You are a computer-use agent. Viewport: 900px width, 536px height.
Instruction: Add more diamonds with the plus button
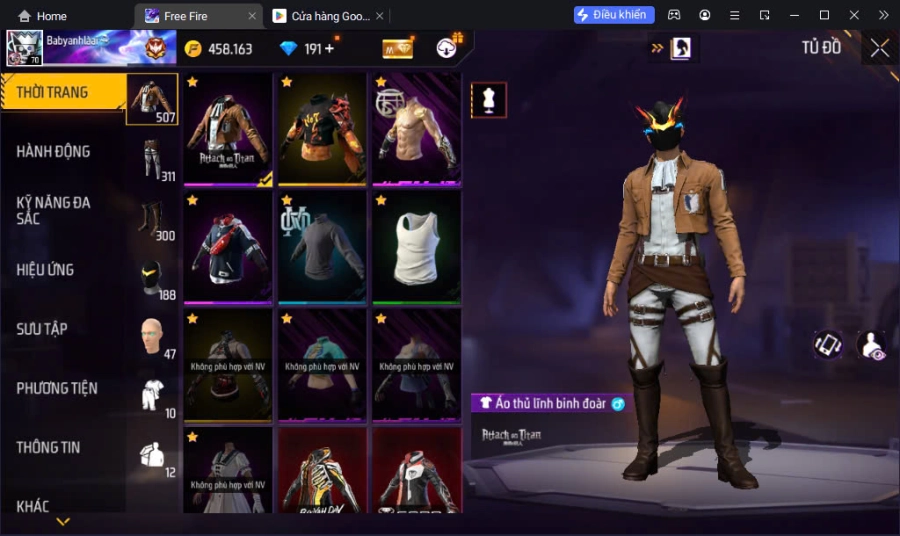click(x=329, y=49)
